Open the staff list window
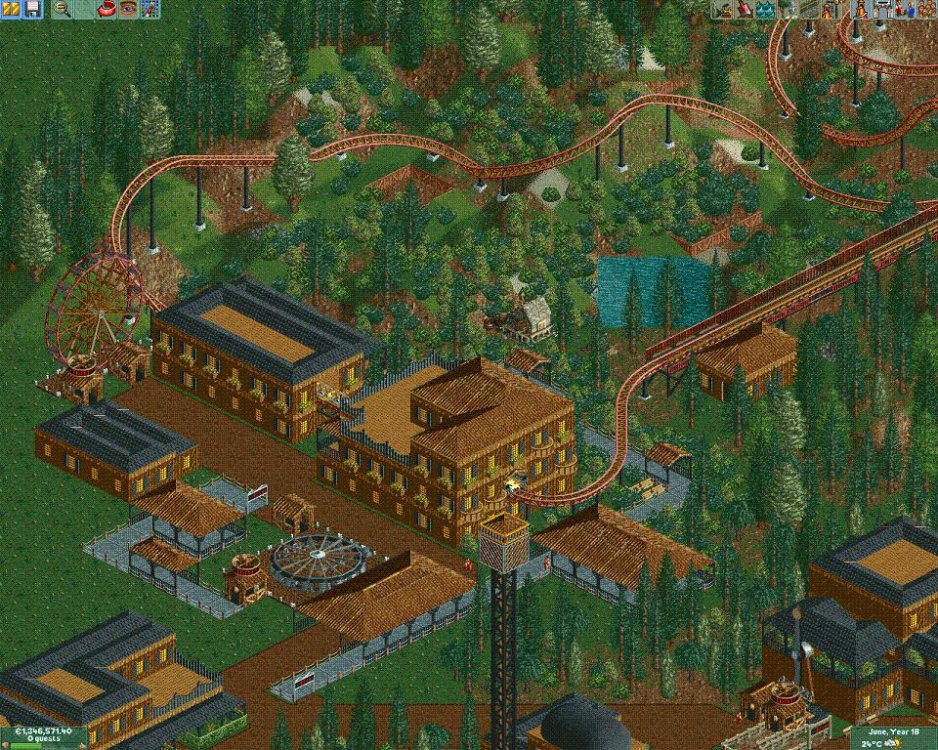 [x=903, y=9]
